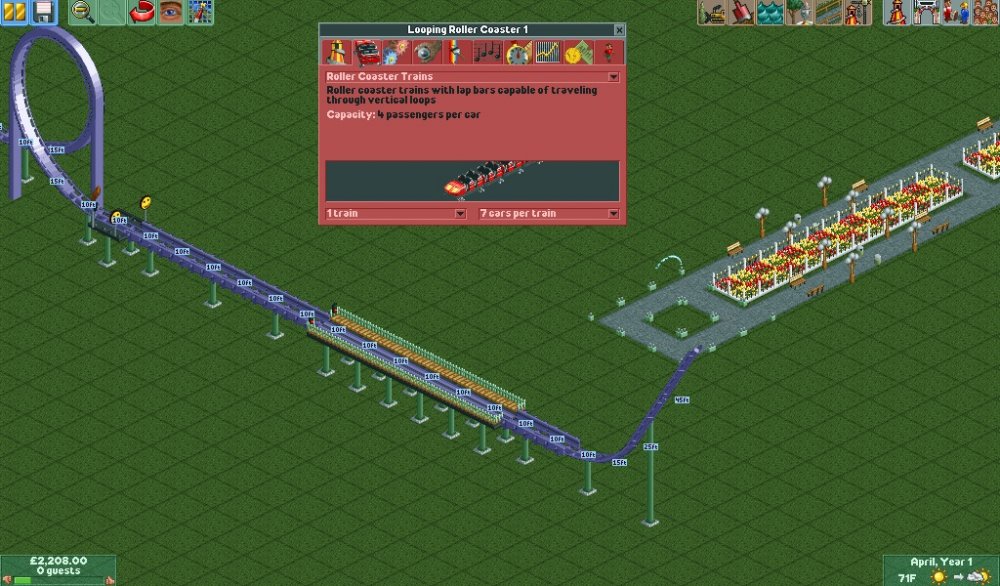
Task: Switch to the ride customers guest tab
Action: 607,53
